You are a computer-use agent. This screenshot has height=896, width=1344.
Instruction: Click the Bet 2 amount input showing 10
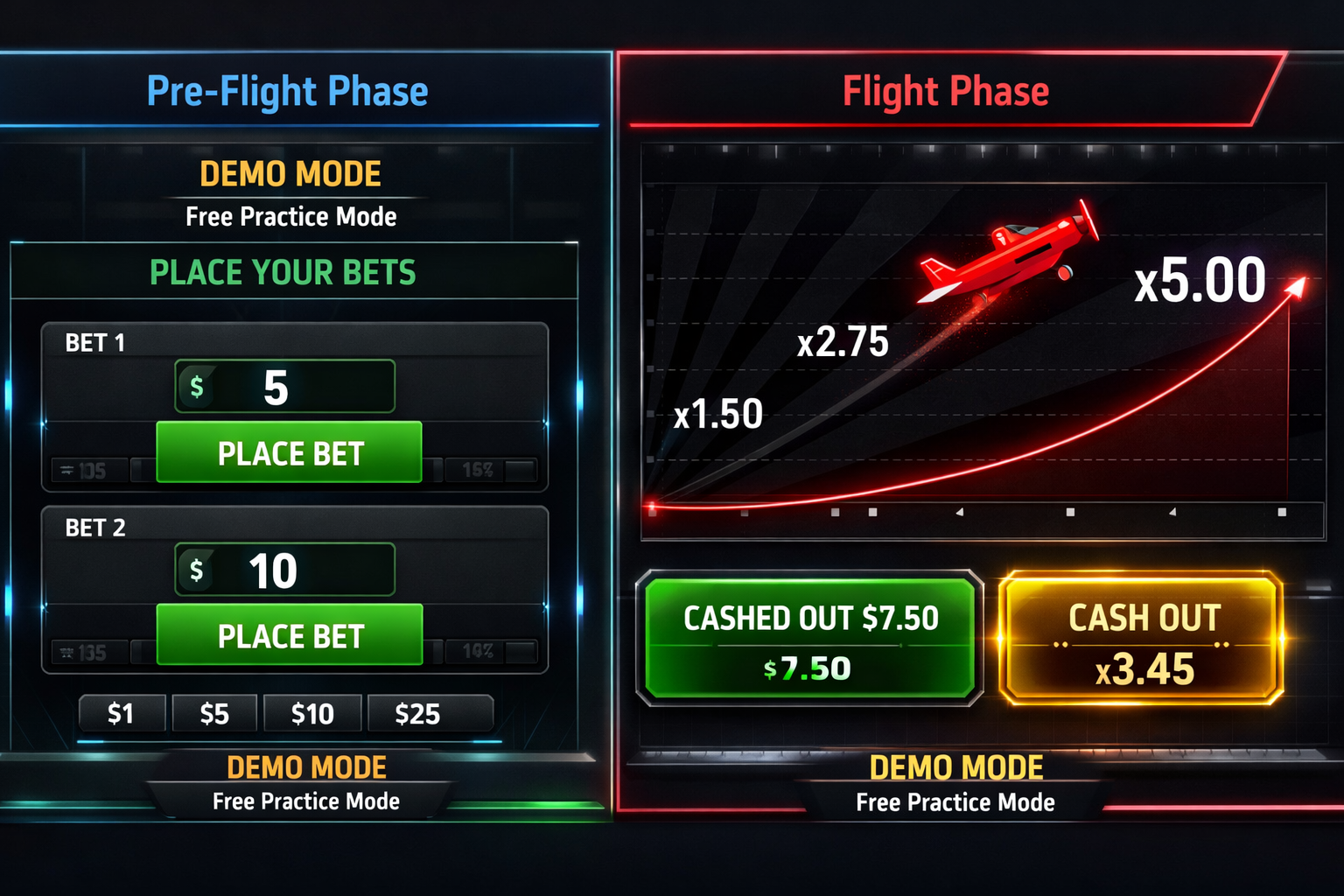tap(284, 570)
